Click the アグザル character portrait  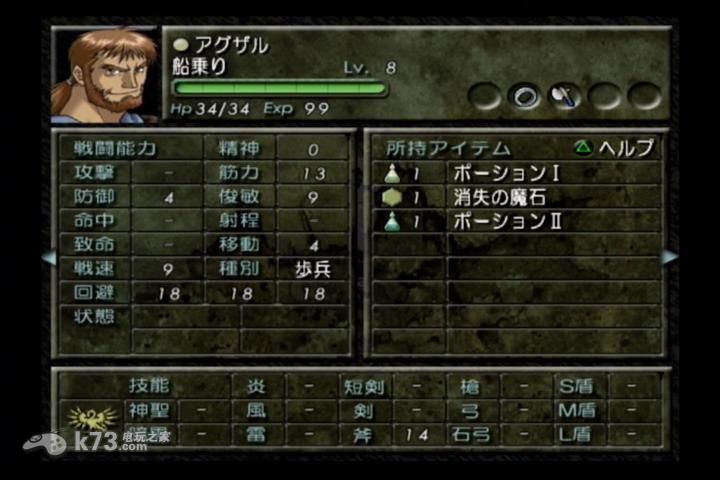point(104,73)
